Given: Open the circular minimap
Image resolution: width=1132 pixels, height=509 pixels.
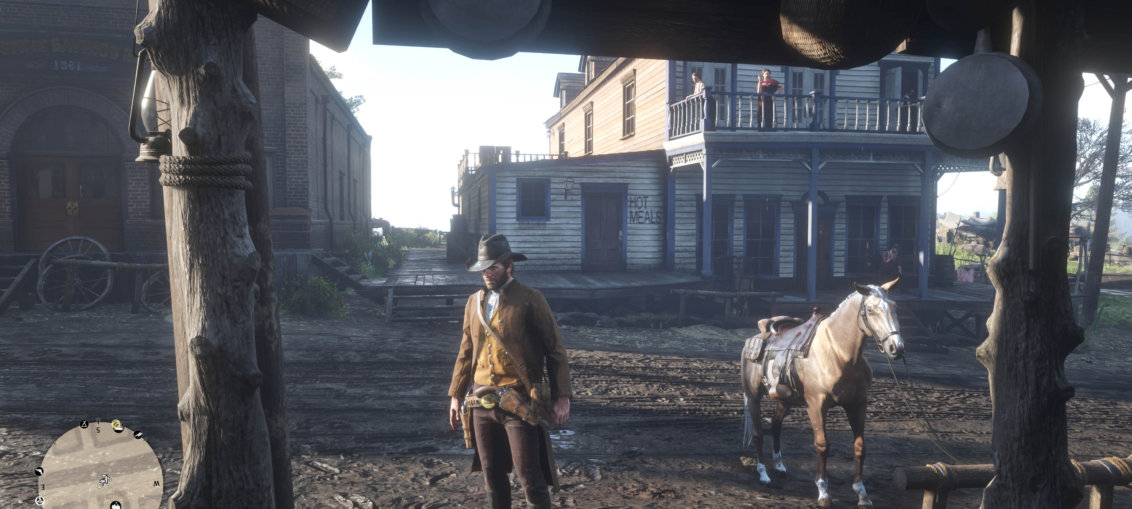Looking at the screenshot, I should pyautogui.click(x=100, y=467).
